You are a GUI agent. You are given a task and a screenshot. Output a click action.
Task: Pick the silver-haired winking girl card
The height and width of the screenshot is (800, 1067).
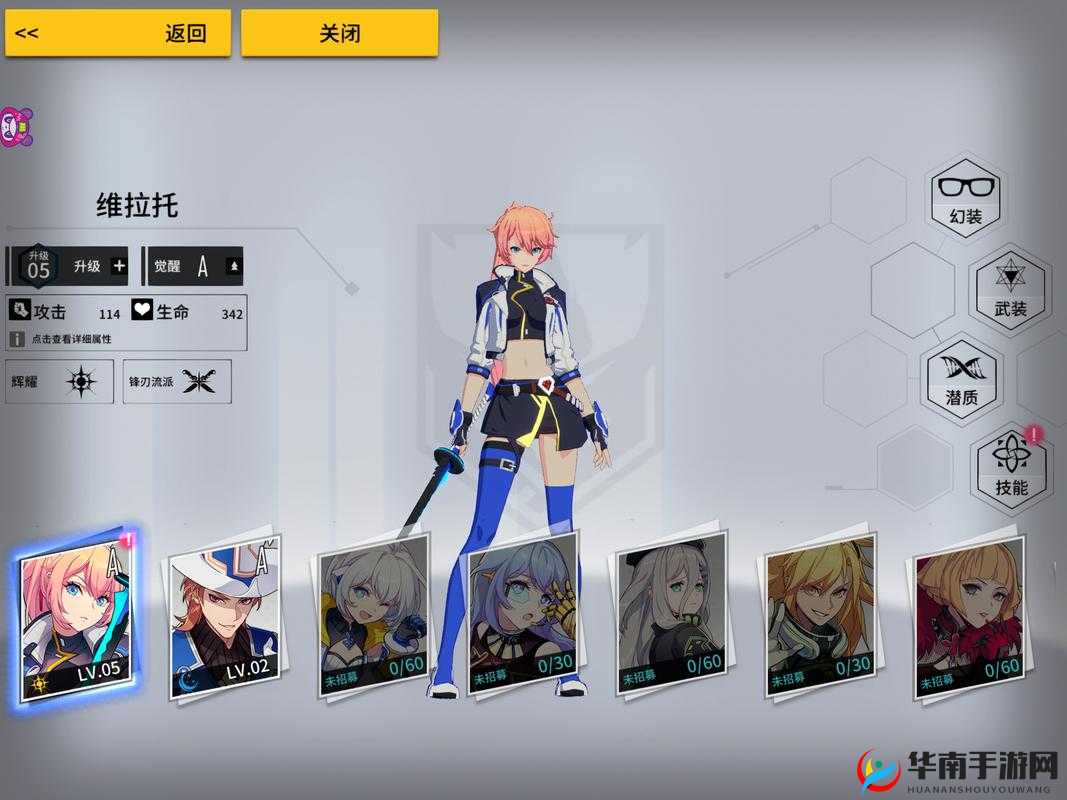(x=373, y=614)
